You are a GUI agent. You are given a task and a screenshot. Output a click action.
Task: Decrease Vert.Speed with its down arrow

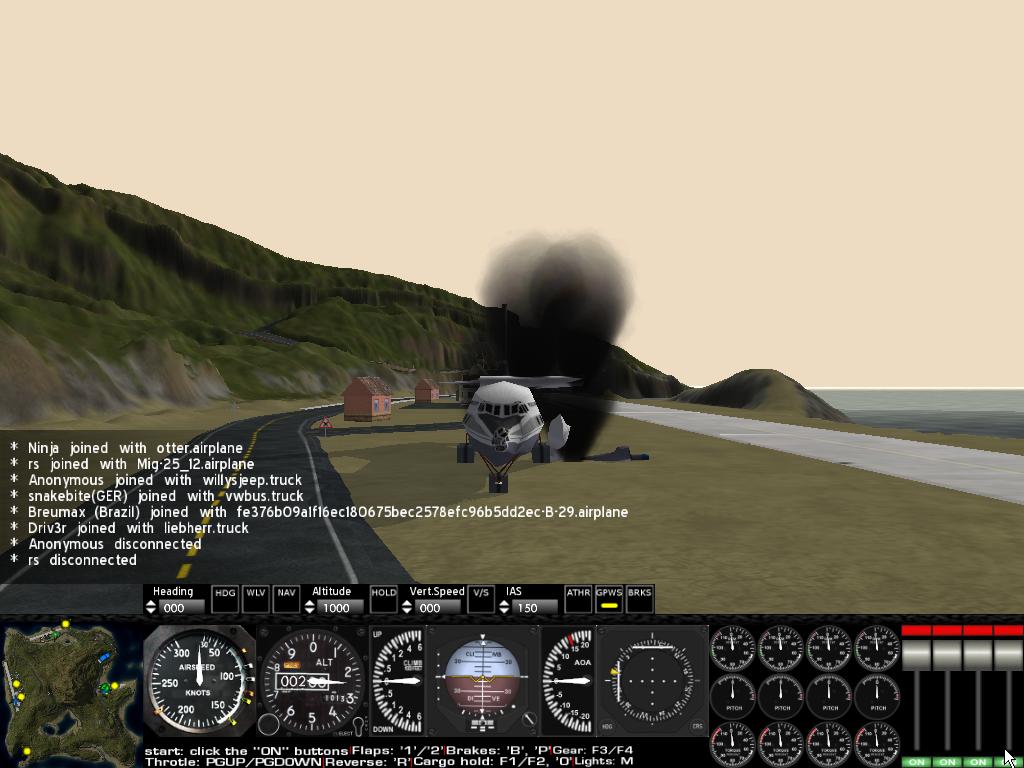pos(407,611)
